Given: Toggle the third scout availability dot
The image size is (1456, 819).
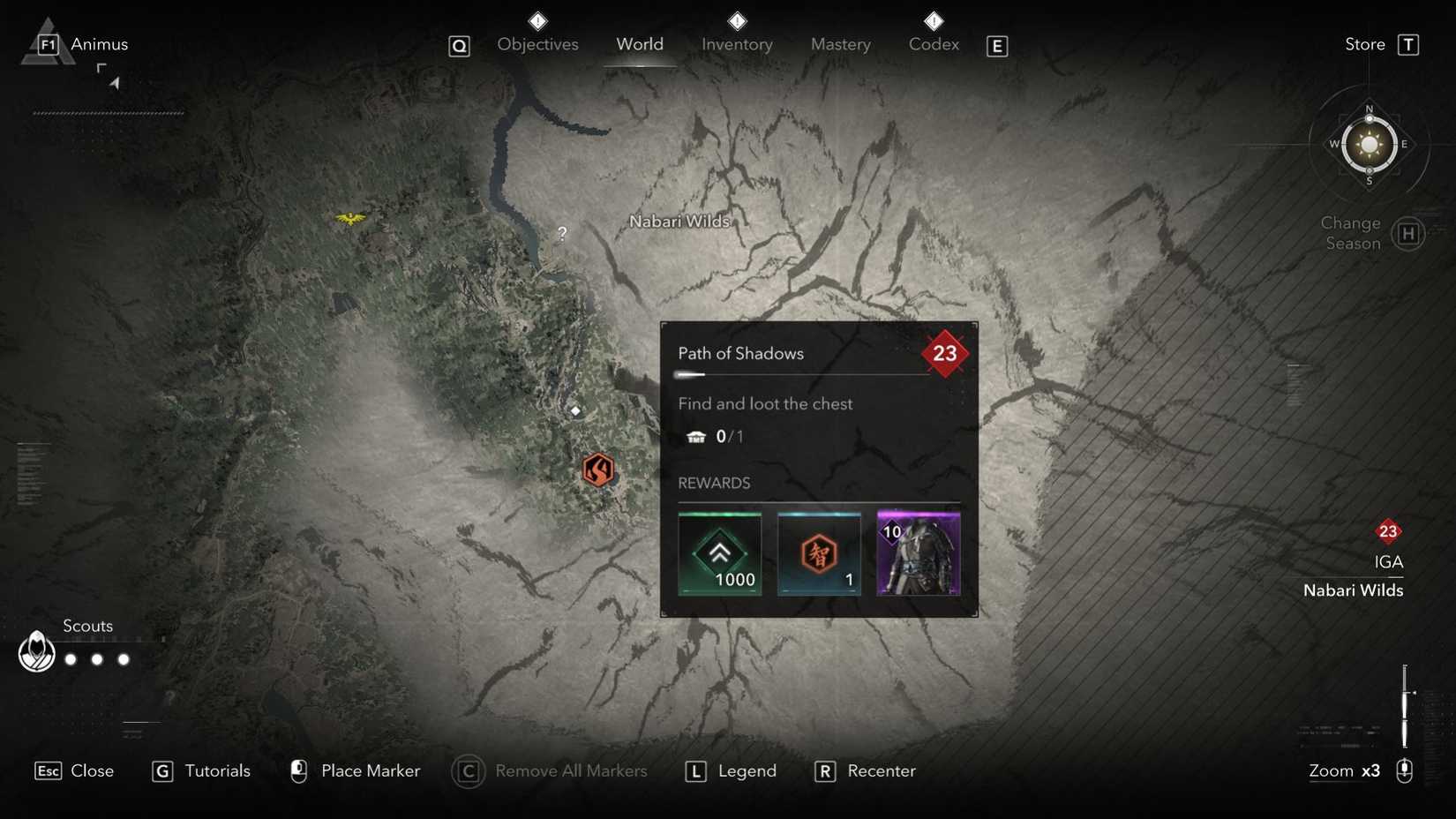Looking at the screenshot, I should pos(124,658).
